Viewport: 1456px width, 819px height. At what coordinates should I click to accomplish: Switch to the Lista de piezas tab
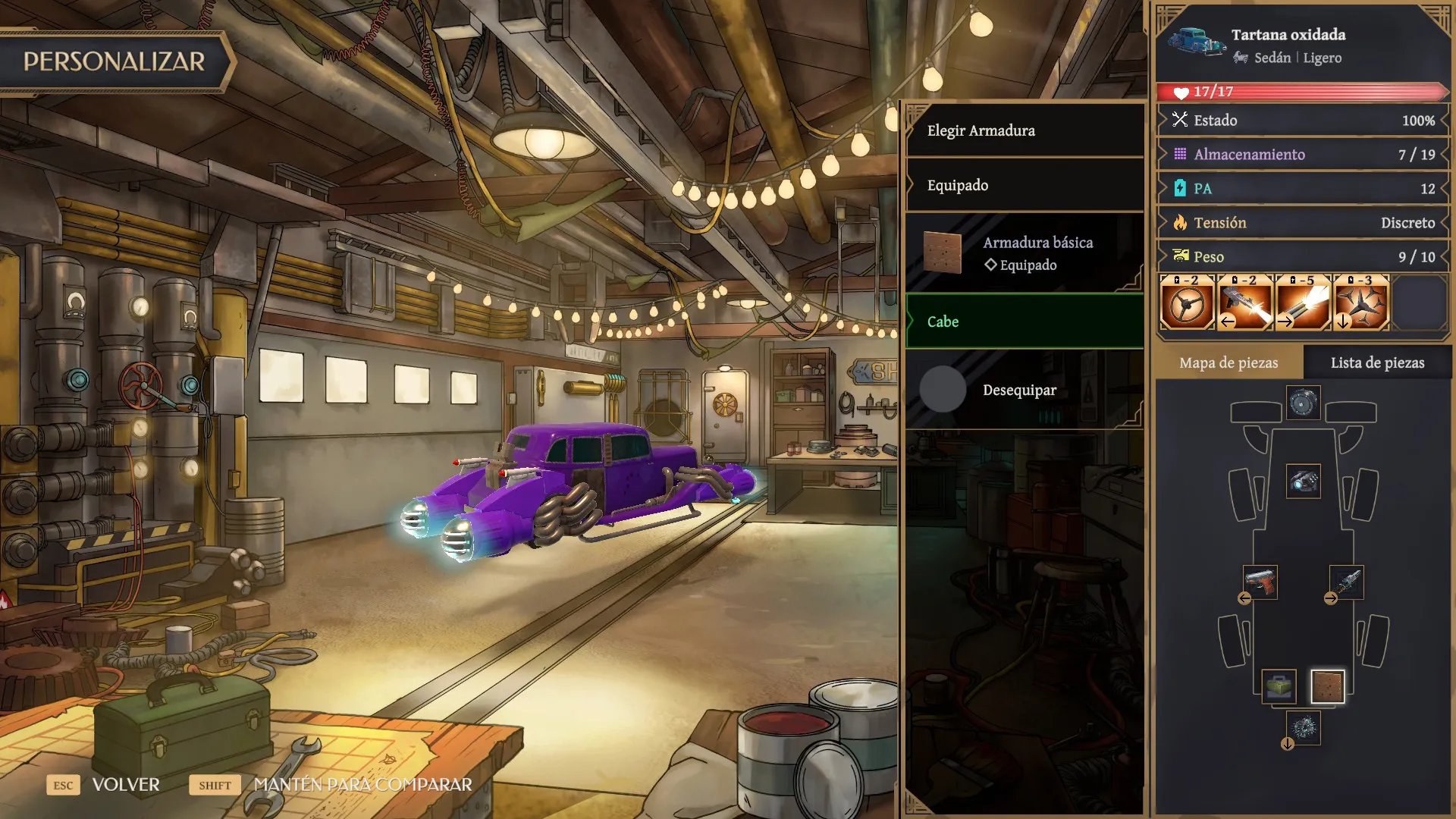coord(1377,362)
